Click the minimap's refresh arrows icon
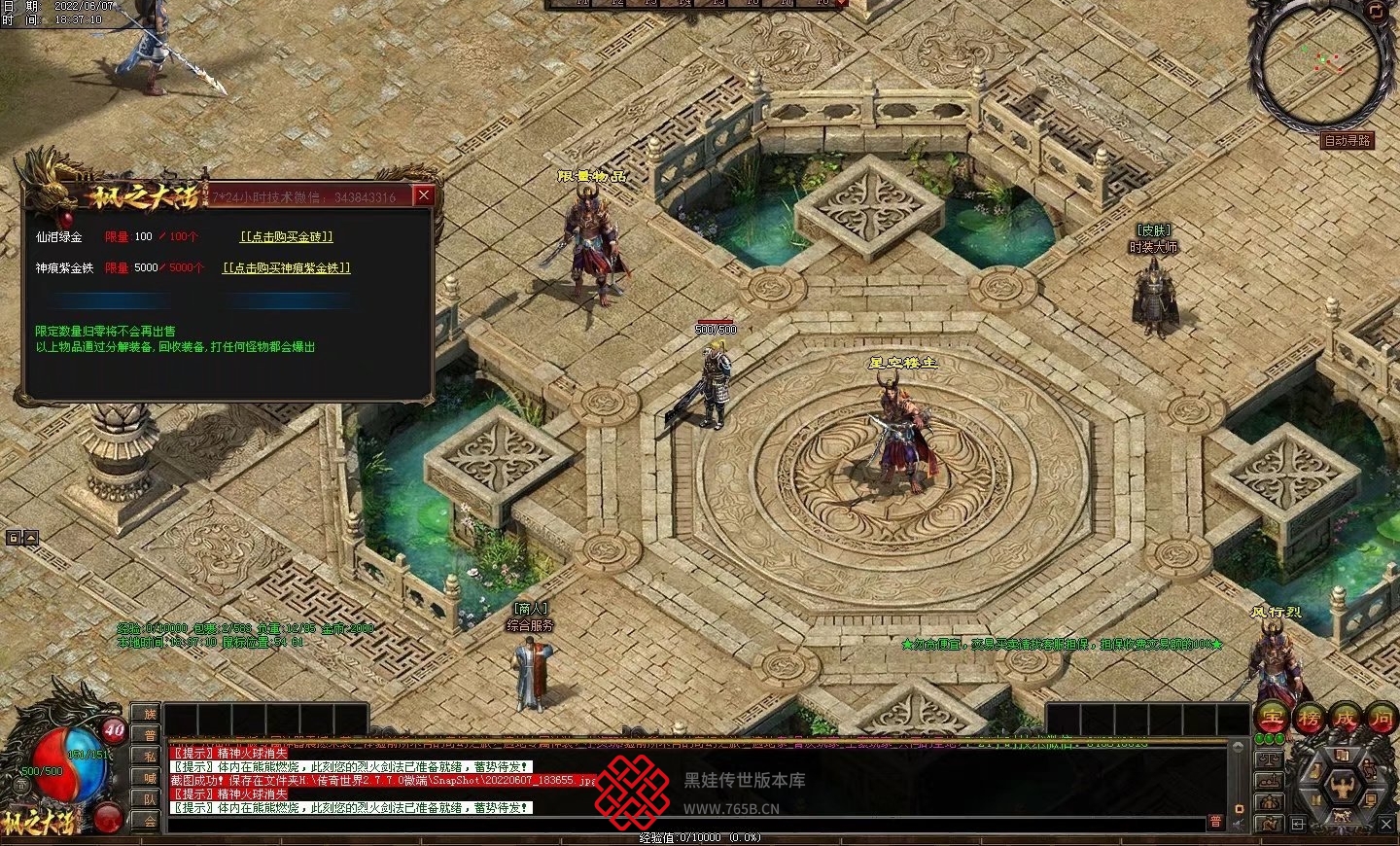This screenshot has height=846, width=1400. click(1375, 12)
